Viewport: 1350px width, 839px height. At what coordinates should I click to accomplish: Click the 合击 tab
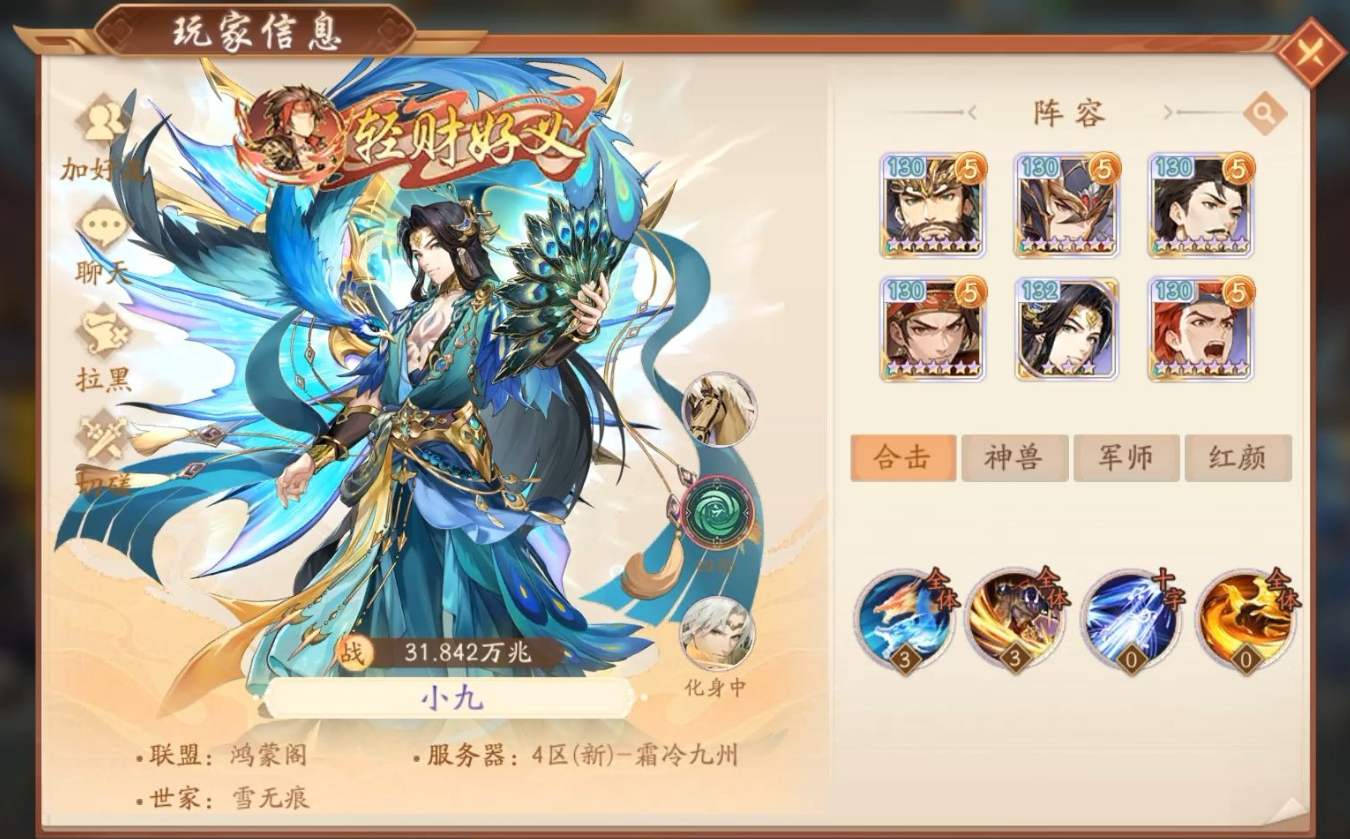(902, 455)
